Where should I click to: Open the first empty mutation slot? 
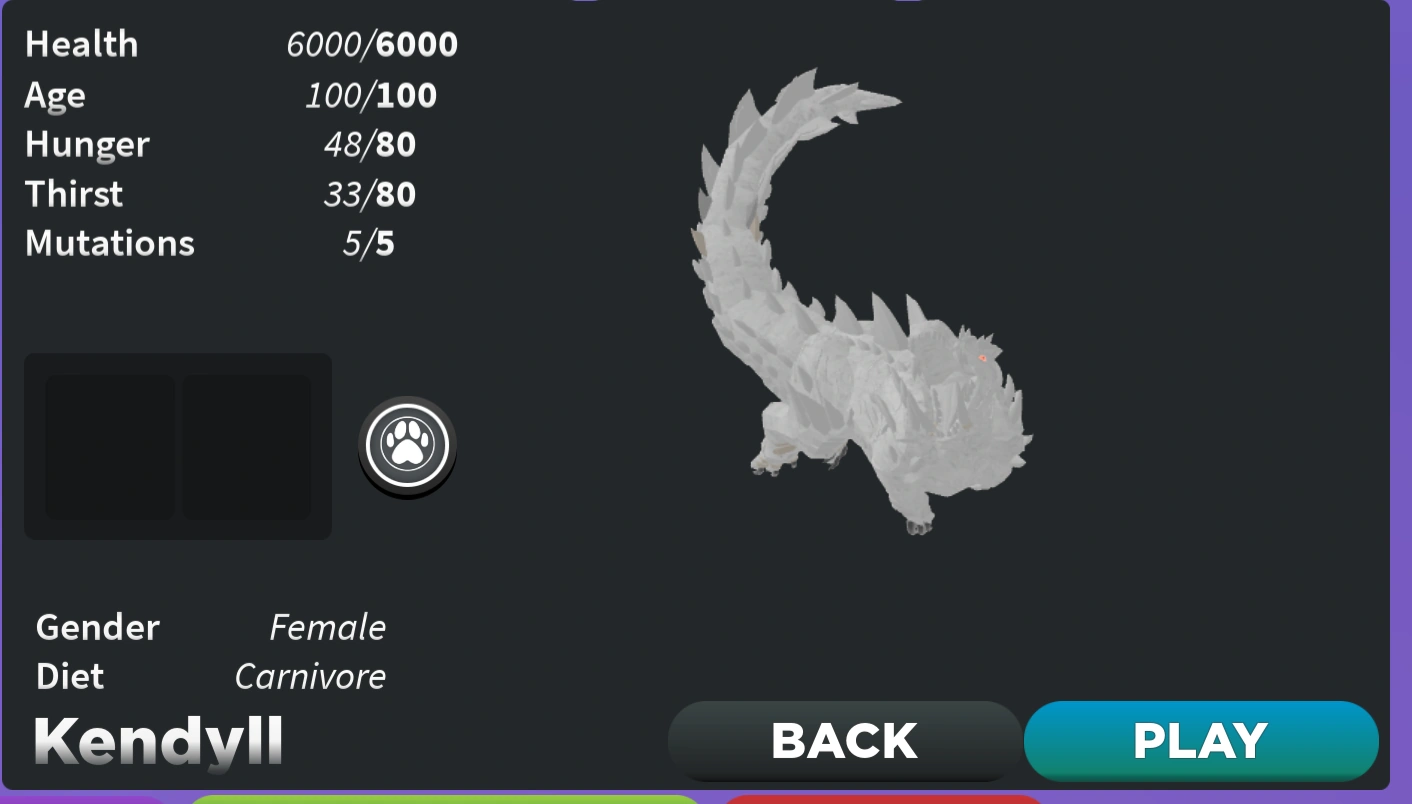pyautogui.click(x=110, y=446)
